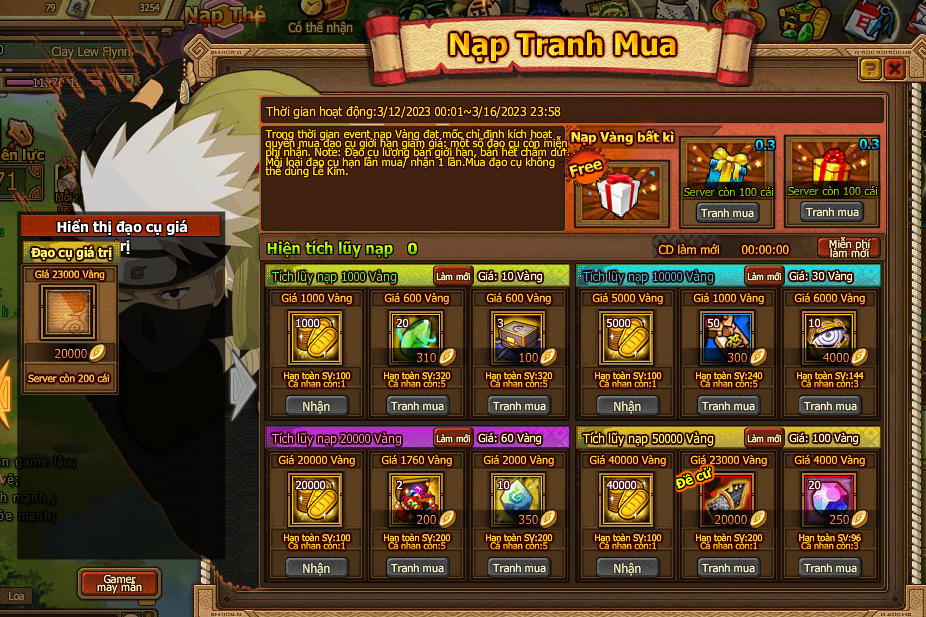Select the green crystal item priced 310
Image resolution: width=926 pixels, height=617 pixels.
click(419, 337)
